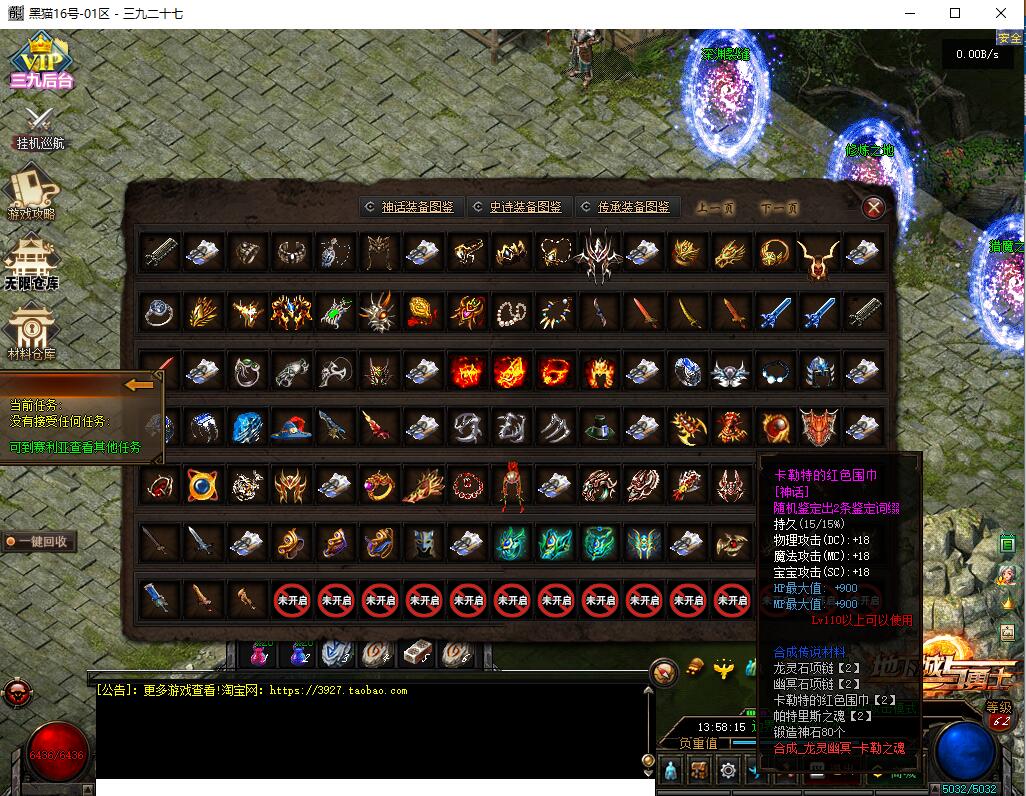Open settings with the gear icon
This screenshot has width=1026, height=796.
(728, 770)
